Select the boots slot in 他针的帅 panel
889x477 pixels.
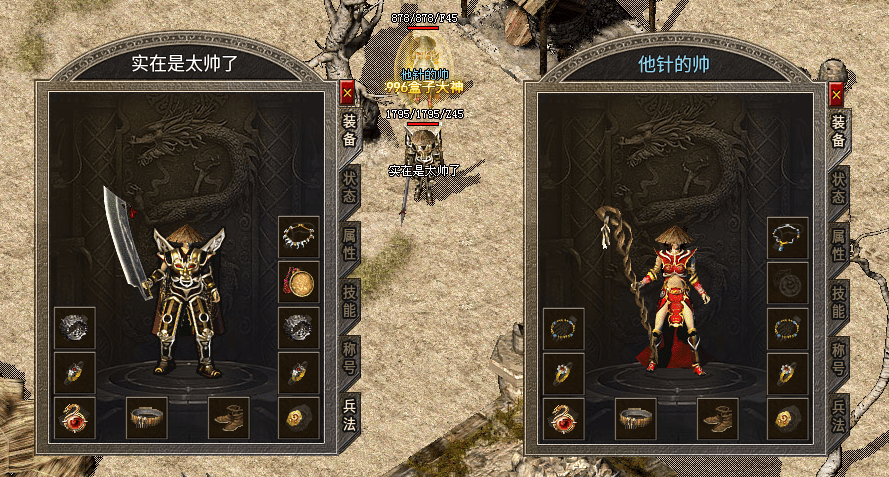717,418
